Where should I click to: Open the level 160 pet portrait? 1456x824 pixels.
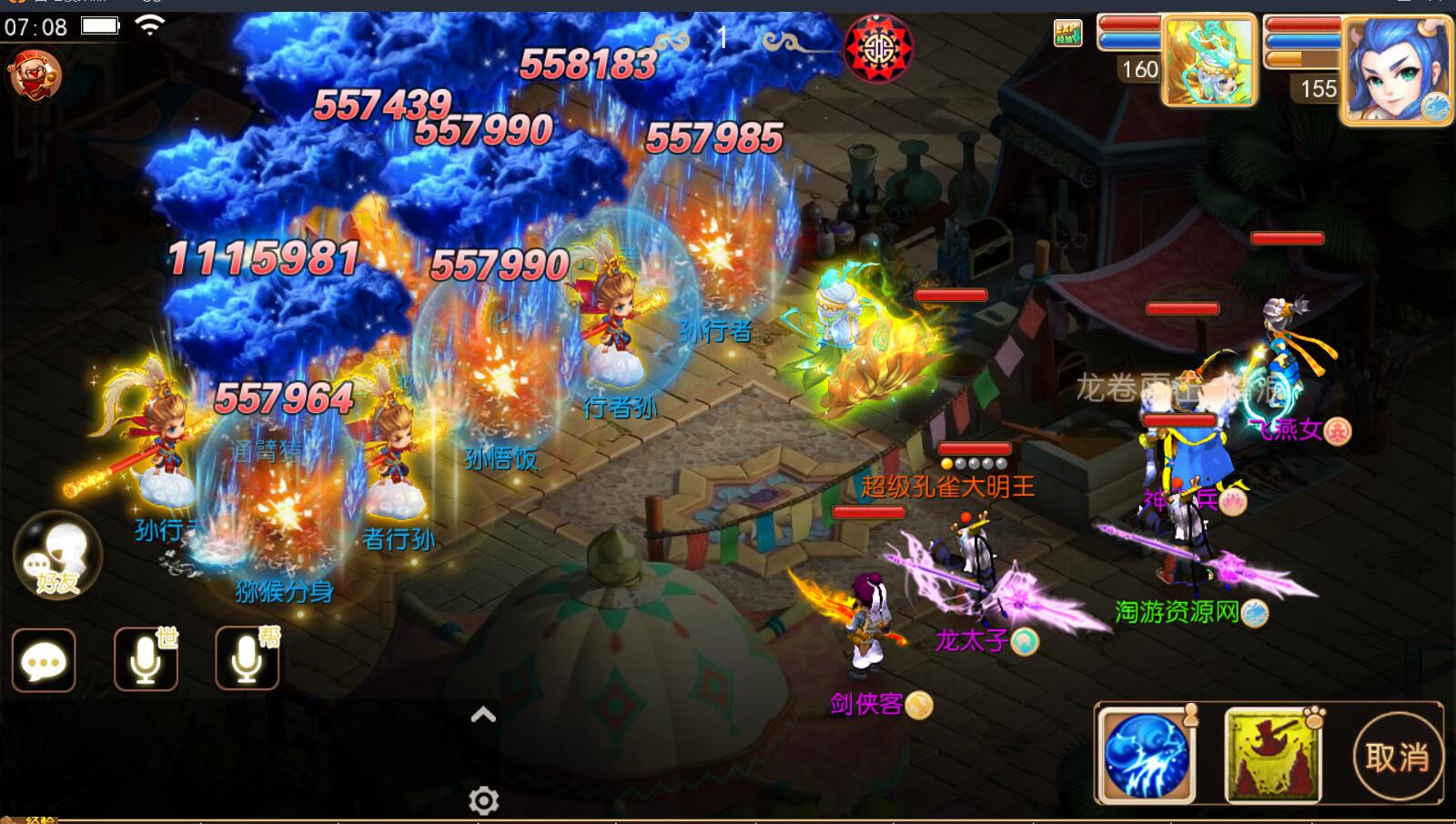[1208, 62]
